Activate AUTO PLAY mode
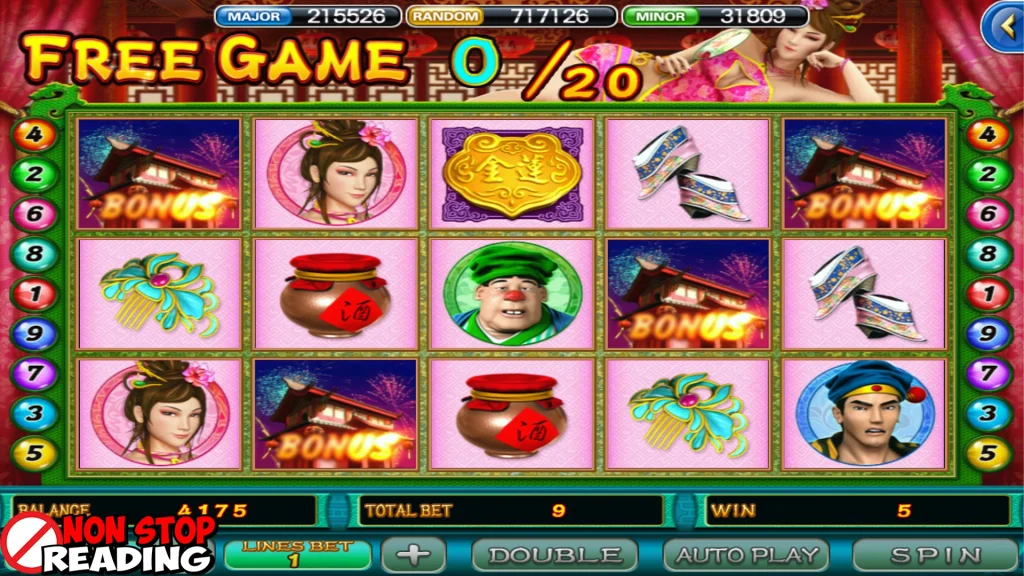 746,554
